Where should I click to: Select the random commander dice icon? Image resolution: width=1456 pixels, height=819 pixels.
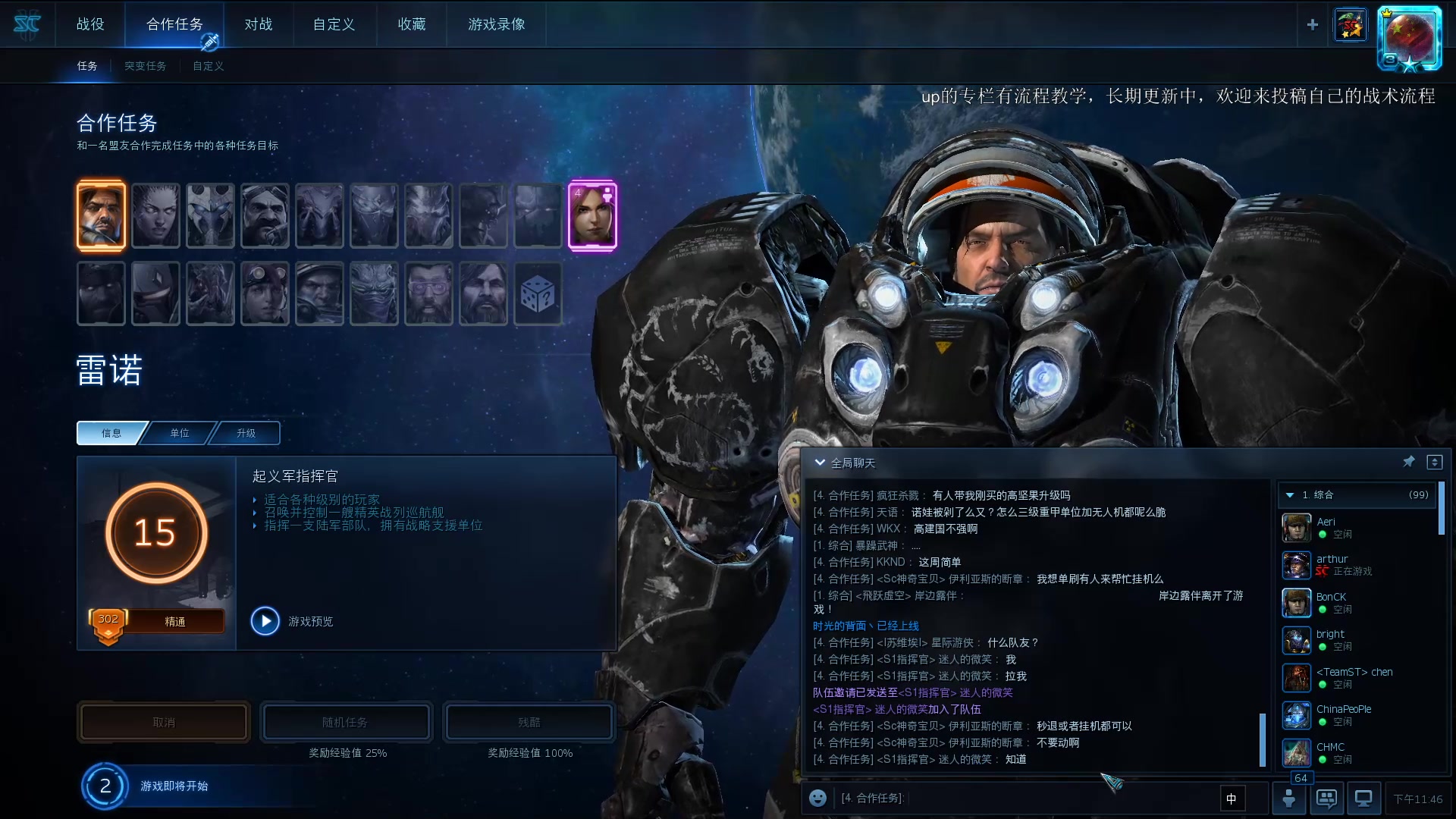(538, 293)
